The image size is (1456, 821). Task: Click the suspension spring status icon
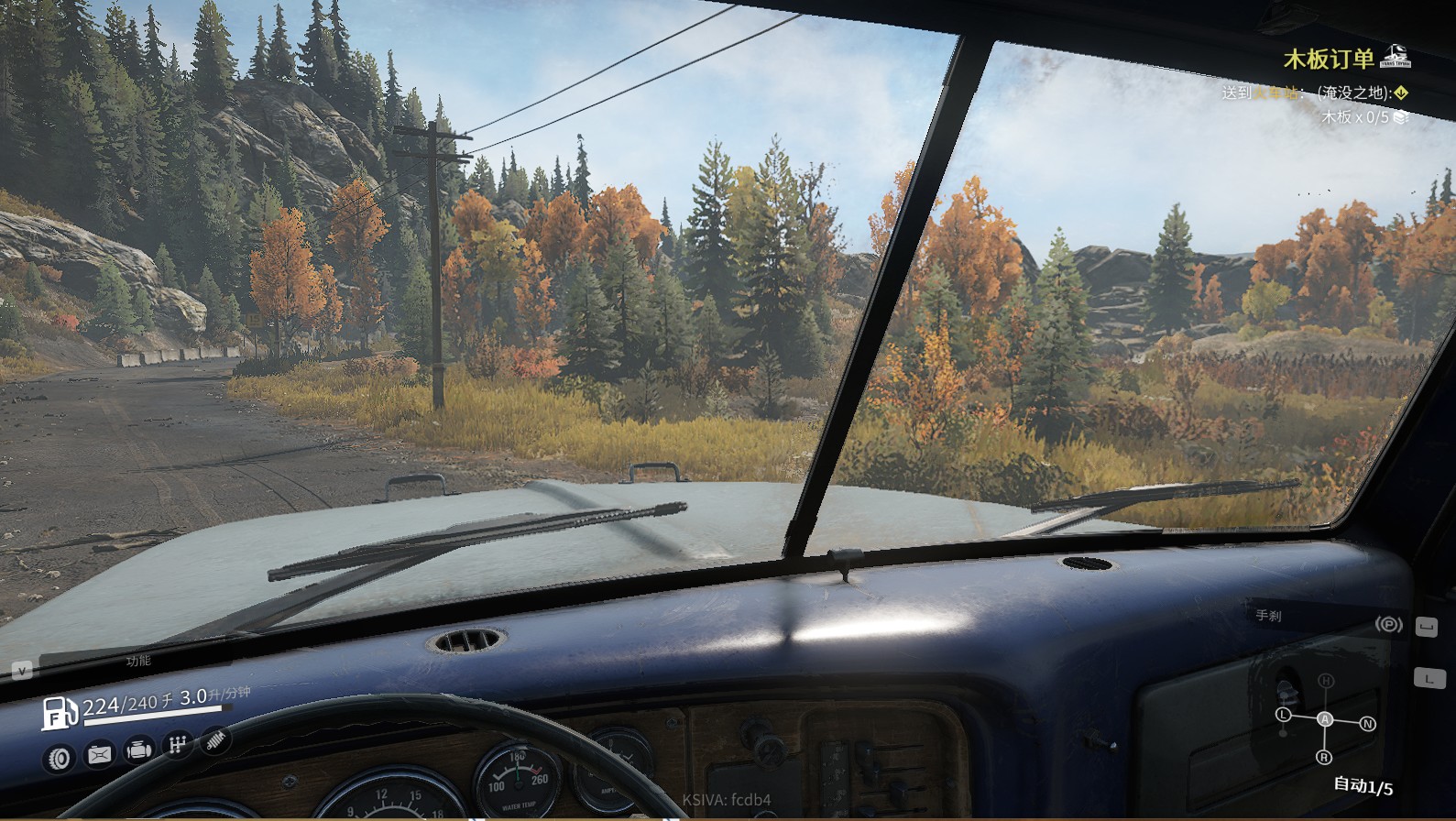click(x=215, y=739)
